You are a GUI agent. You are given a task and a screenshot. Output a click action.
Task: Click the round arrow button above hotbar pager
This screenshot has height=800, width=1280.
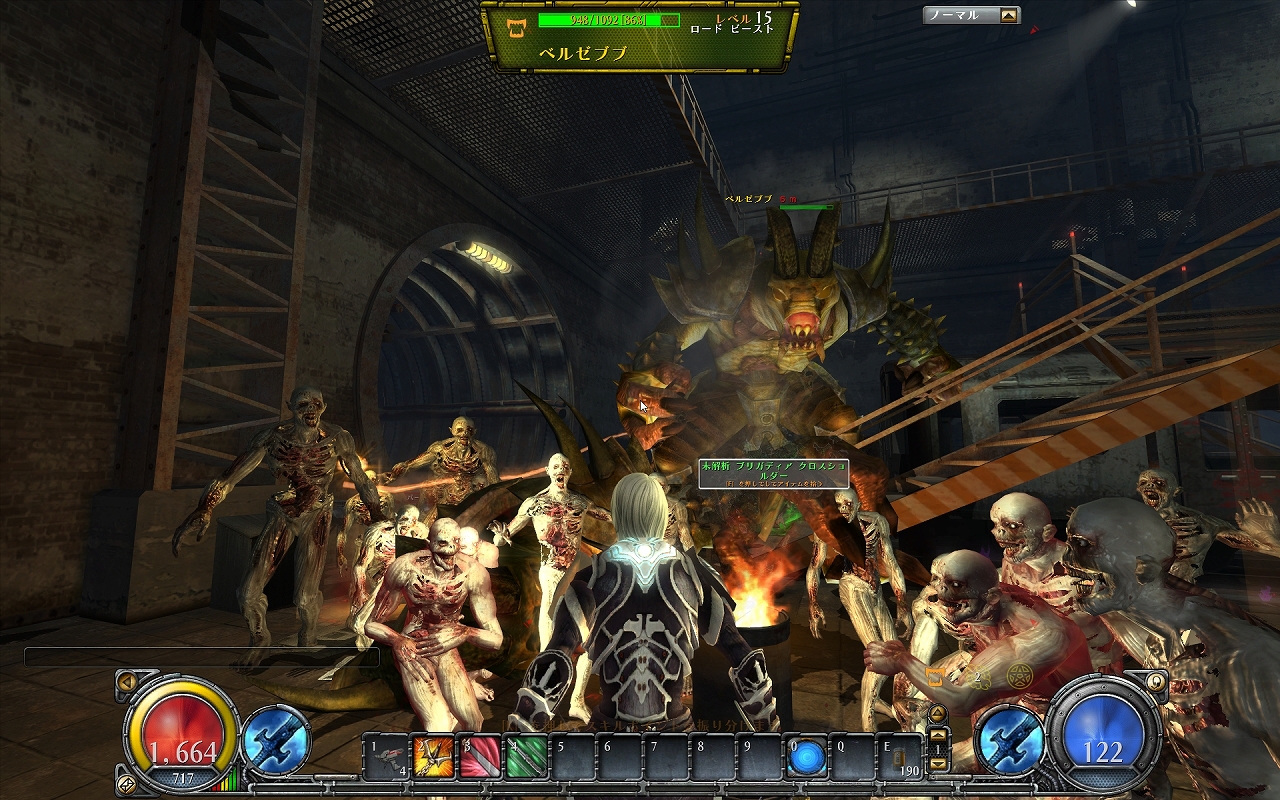(x=937, y=712)
